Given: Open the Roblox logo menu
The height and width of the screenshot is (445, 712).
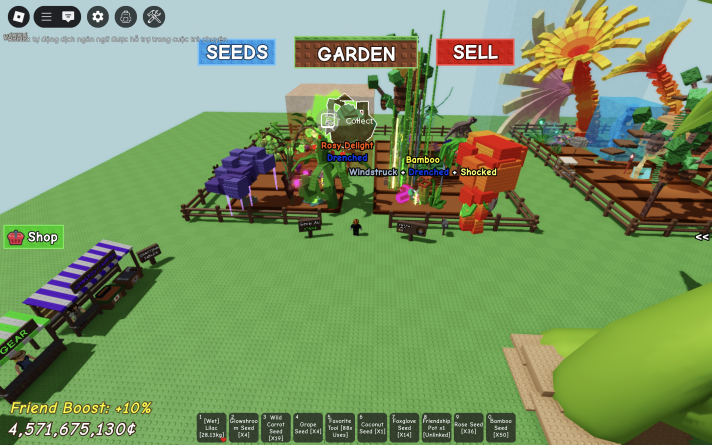Looking at the screenshot, I should [x=19, y=17].
